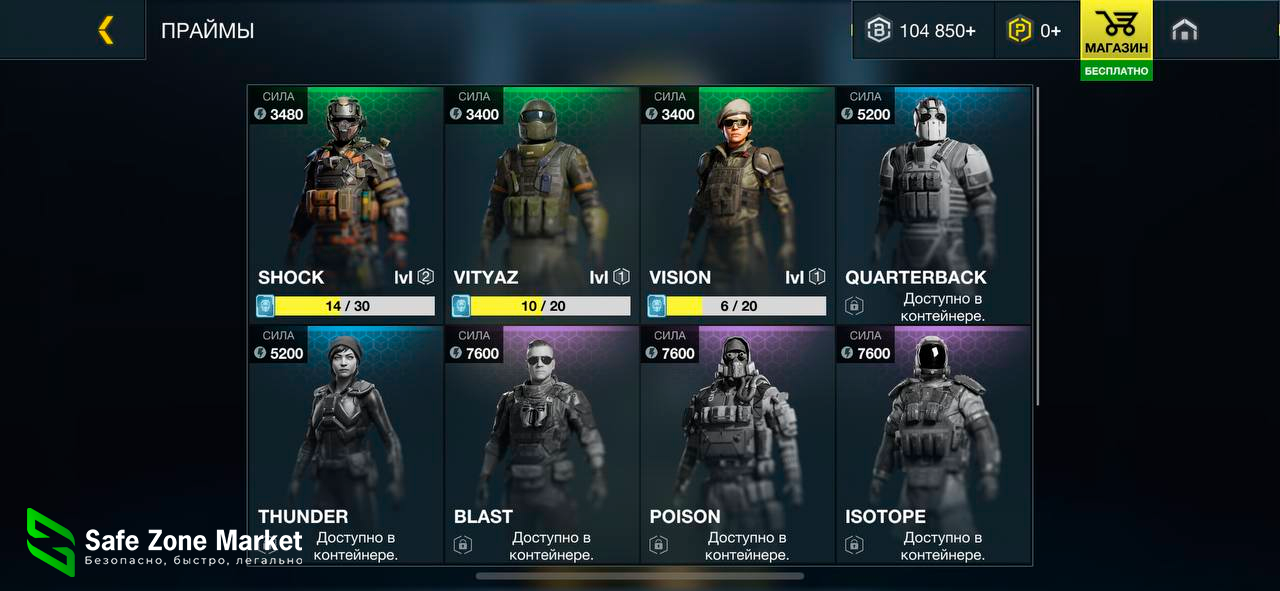This screenshot has width=1280, height=591.
Task: Choose the VITYAZ prime card
Action: coord(541,200)
